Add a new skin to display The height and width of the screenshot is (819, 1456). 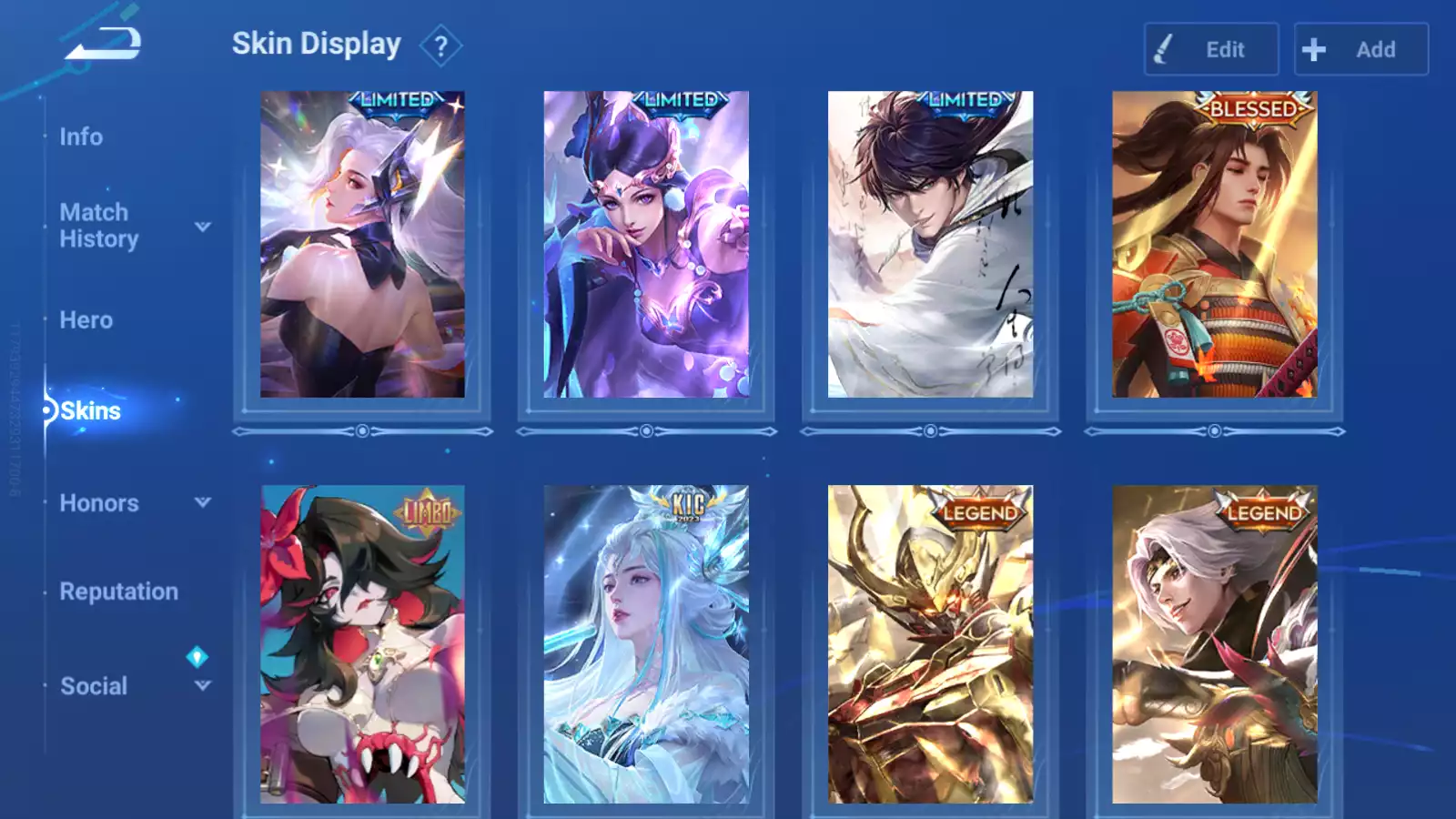click(x=1360, y=49)
